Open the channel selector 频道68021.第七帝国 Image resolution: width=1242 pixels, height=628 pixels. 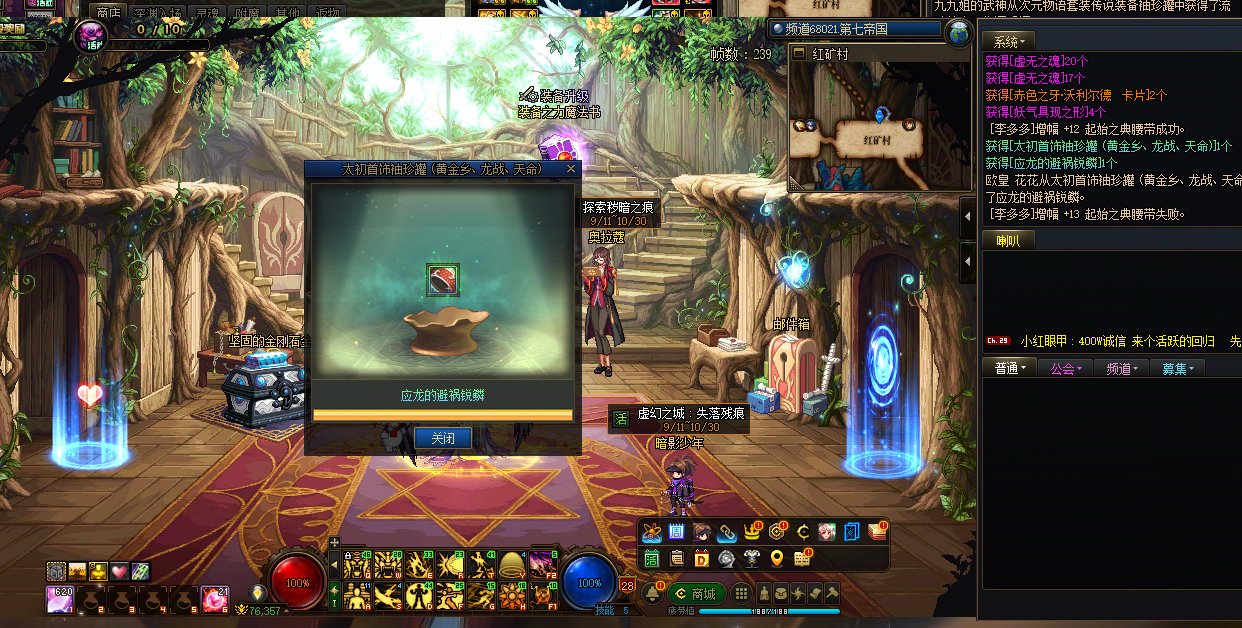click(856, 30)
